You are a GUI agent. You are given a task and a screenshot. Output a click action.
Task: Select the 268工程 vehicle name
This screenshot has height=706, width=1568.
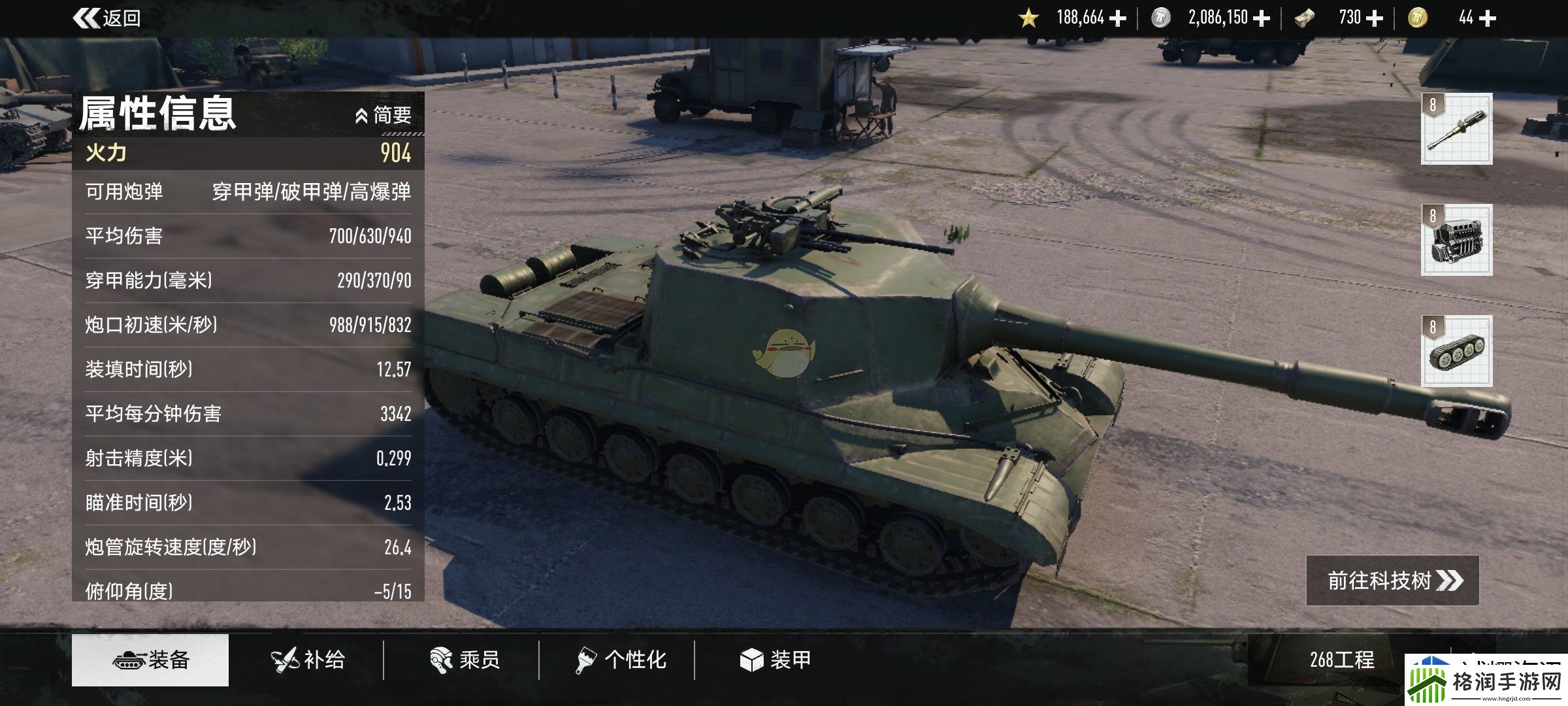pos(1342,660)
